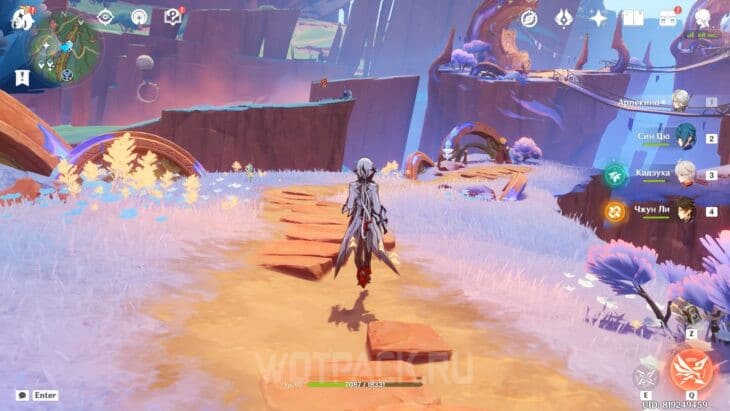Open the co-op character profile icon

click(x=703, y=18)
